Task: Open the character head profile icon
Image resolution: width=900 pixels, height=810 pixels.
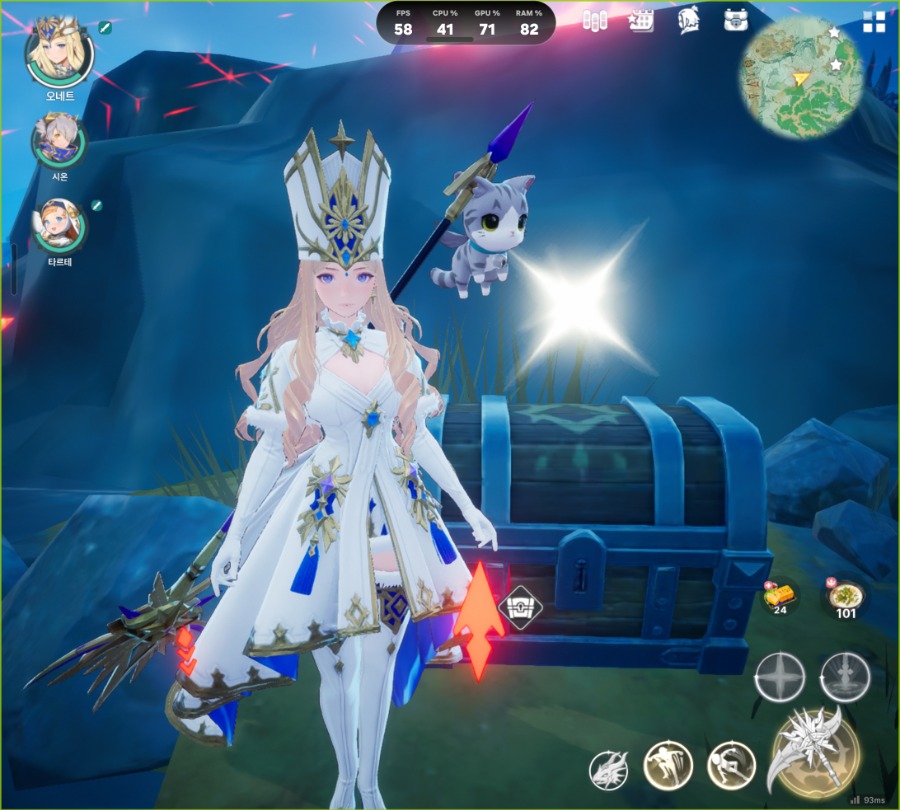Action: pos(688,21)
